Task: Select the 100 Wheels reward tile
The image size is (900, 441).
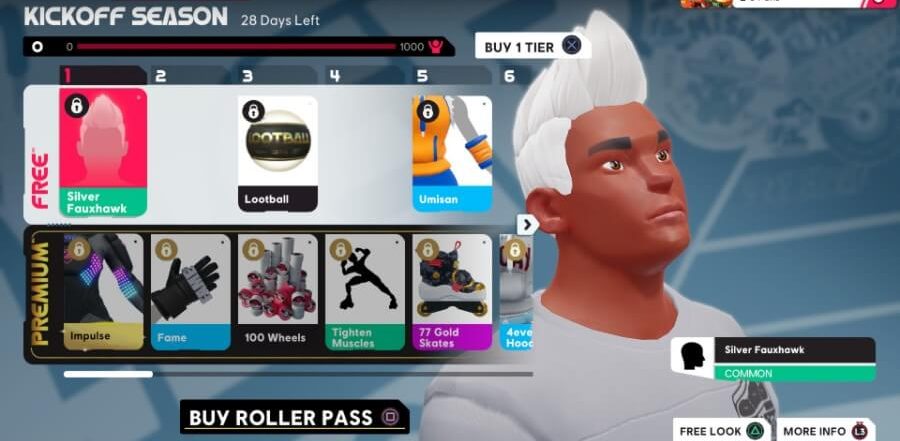Action: 278,292
